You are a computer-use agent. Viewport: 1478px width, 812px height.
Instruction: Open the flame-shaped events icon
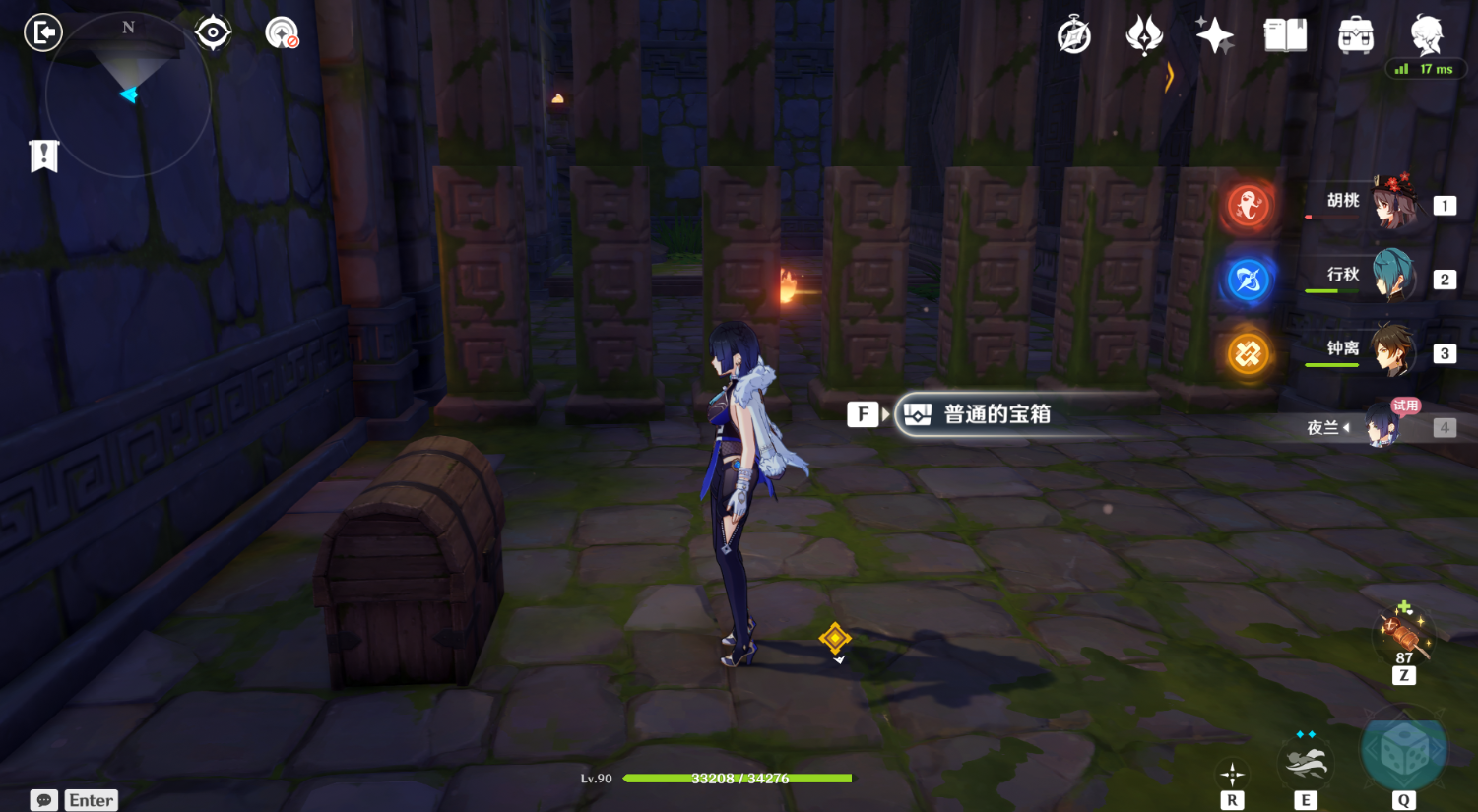(x=1144, y=36)
